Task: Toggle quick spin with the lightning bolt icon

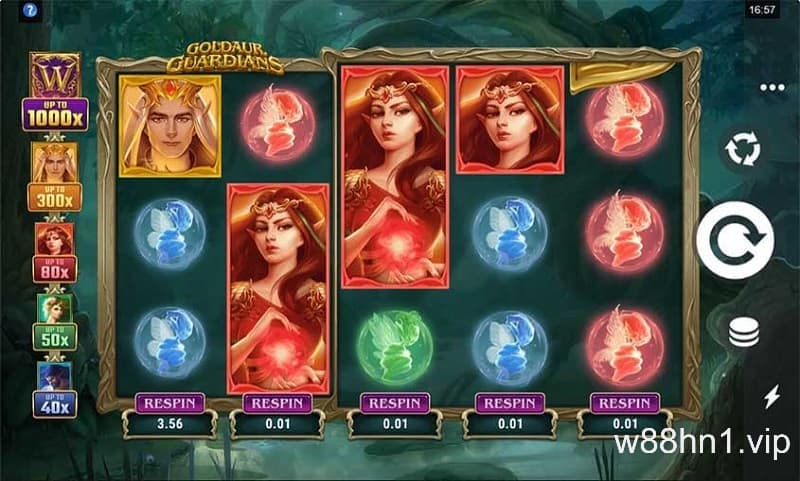Action: point(771,397)
